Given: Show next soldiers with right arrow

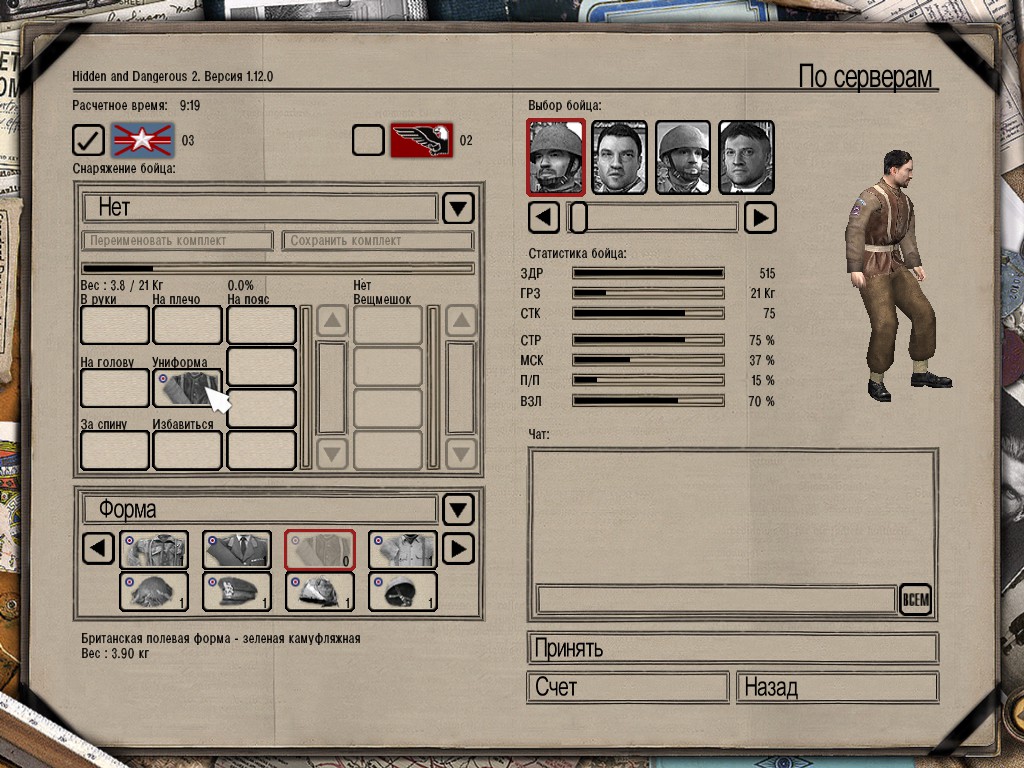Looking at the screenshot, I should pos(760,217).
